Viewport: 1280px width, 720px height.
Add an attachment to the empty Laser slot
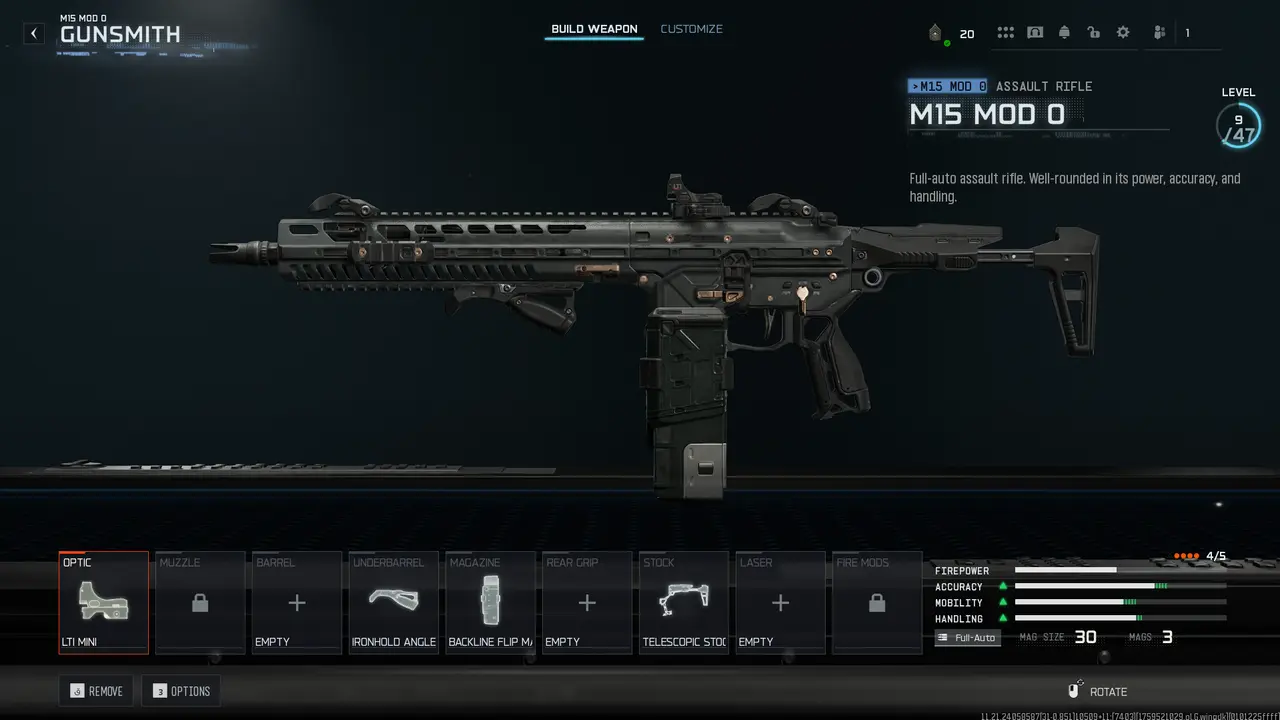pos(780,602)
